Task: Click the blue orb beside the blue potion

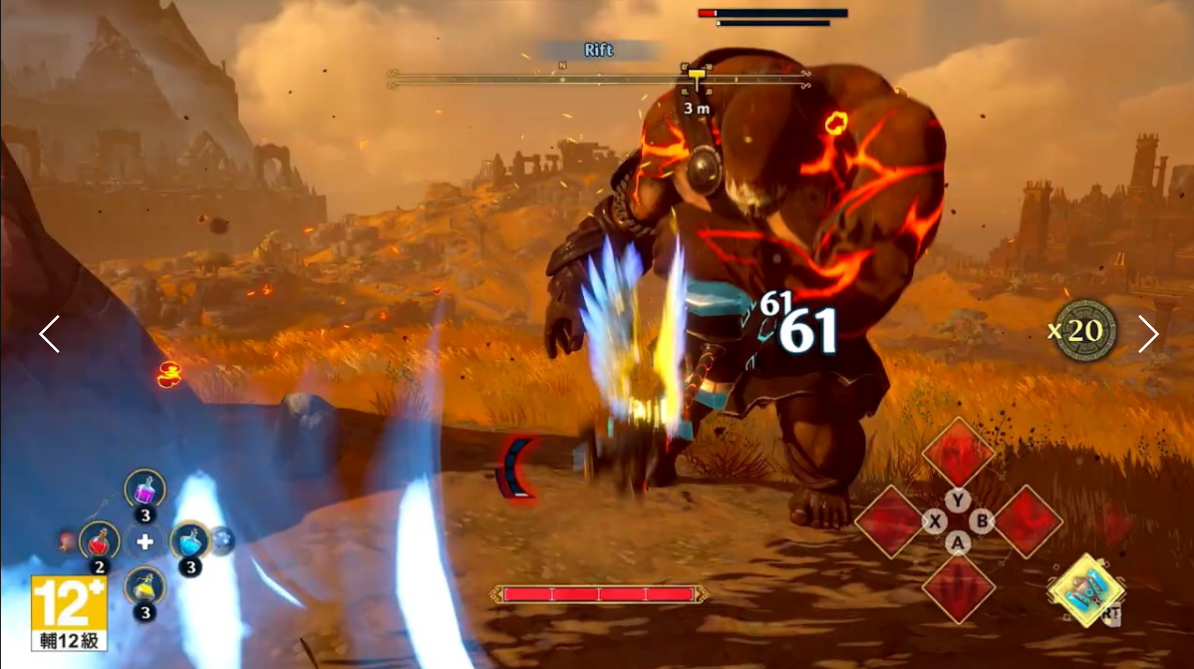Action: pos(221,540)
